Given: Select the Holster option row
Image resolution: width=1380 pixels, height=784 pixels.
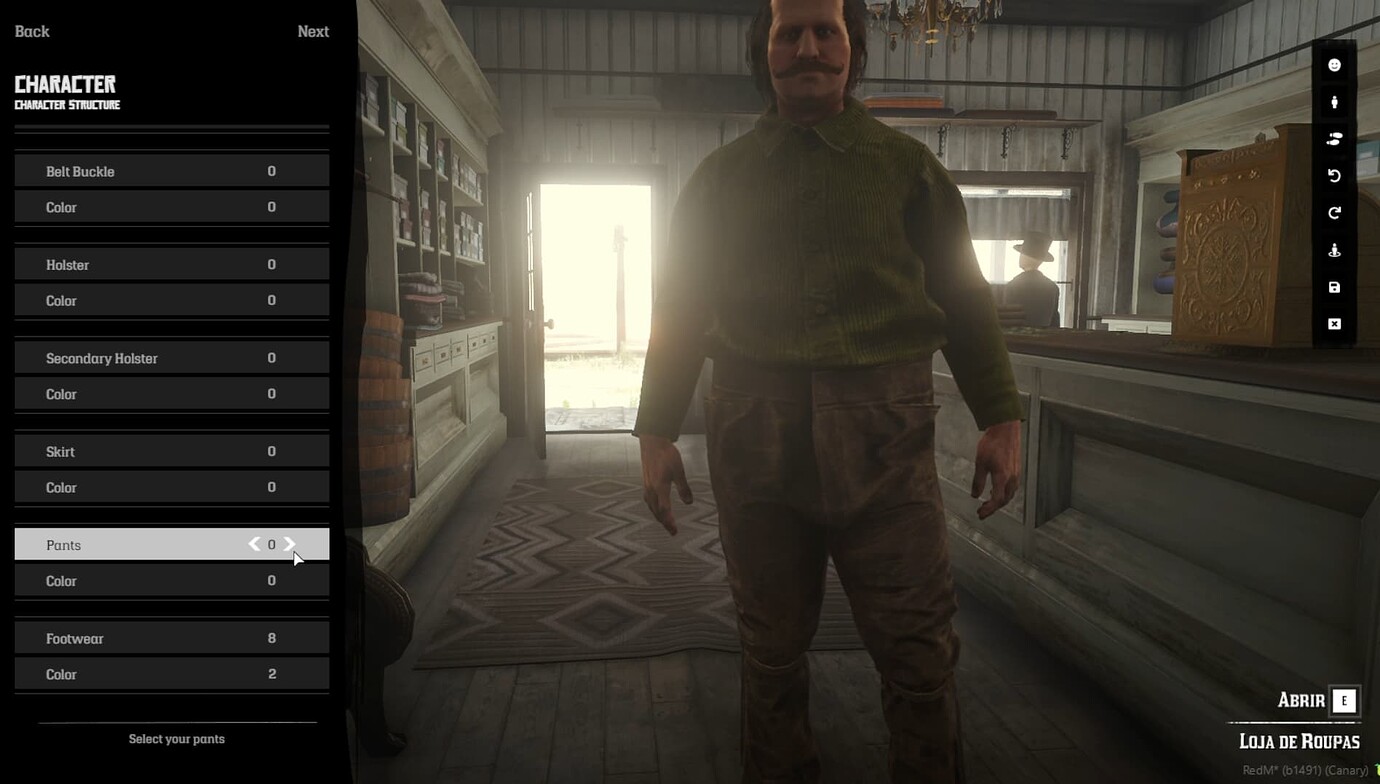Looking at the screenshot, I should 171,264.
